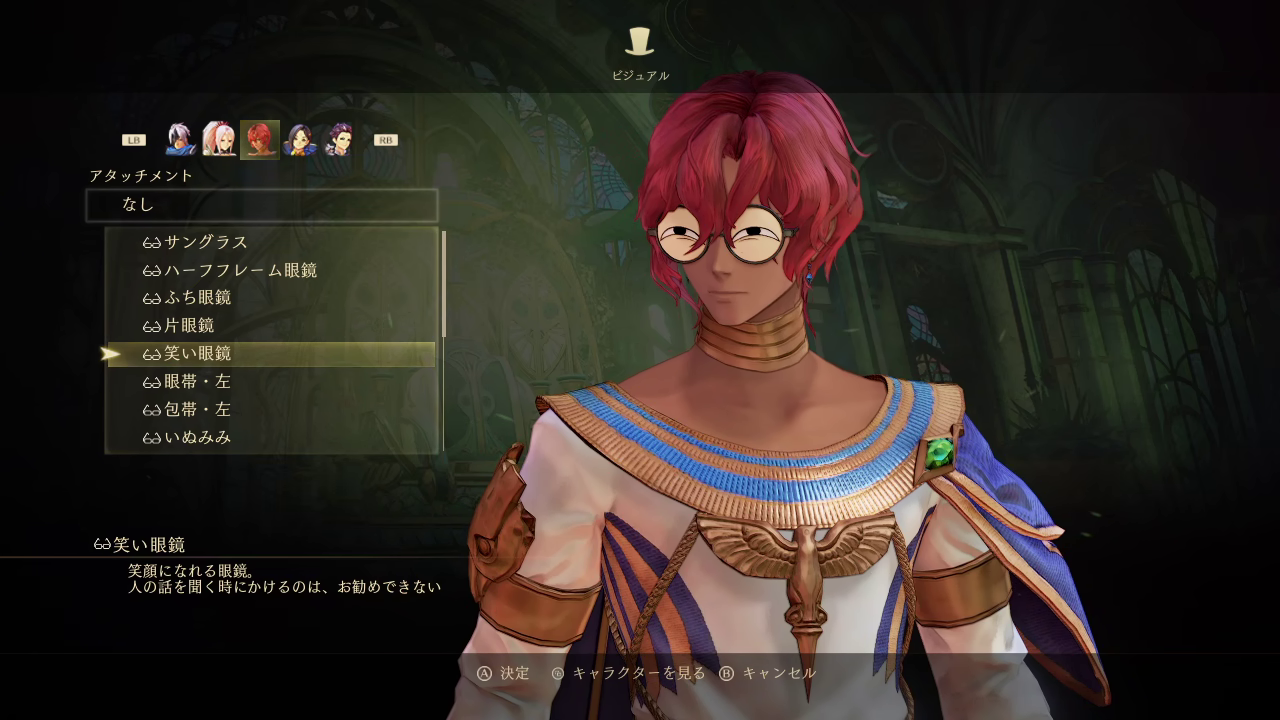The height and width of the screenshot is (720, 1280).
Task: Switch to the pink-haired character portrait
Action: click(219, 140)
